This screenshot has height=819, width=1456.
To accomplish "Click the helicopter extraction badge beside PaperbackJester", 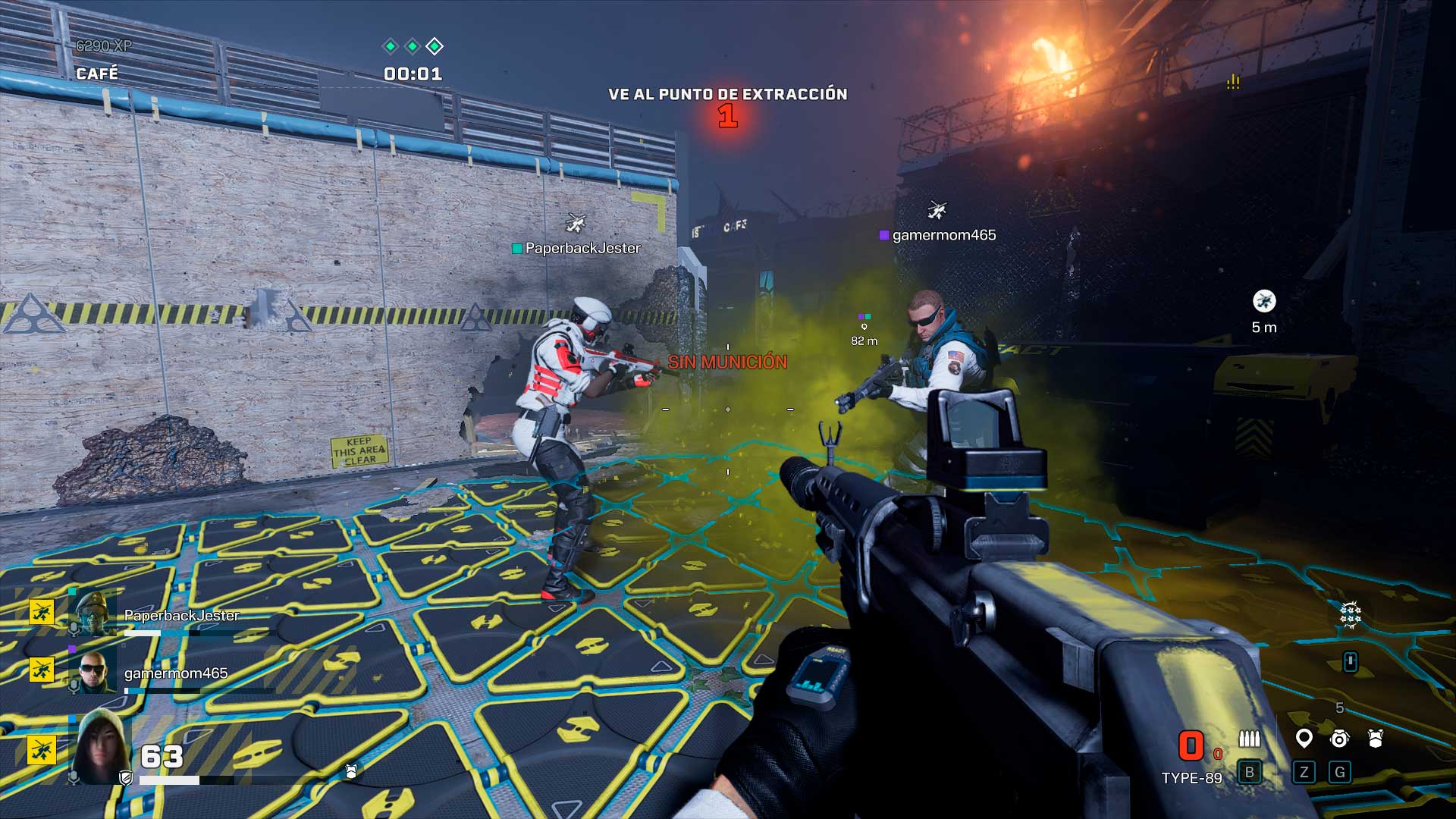I will coord(42,611).
